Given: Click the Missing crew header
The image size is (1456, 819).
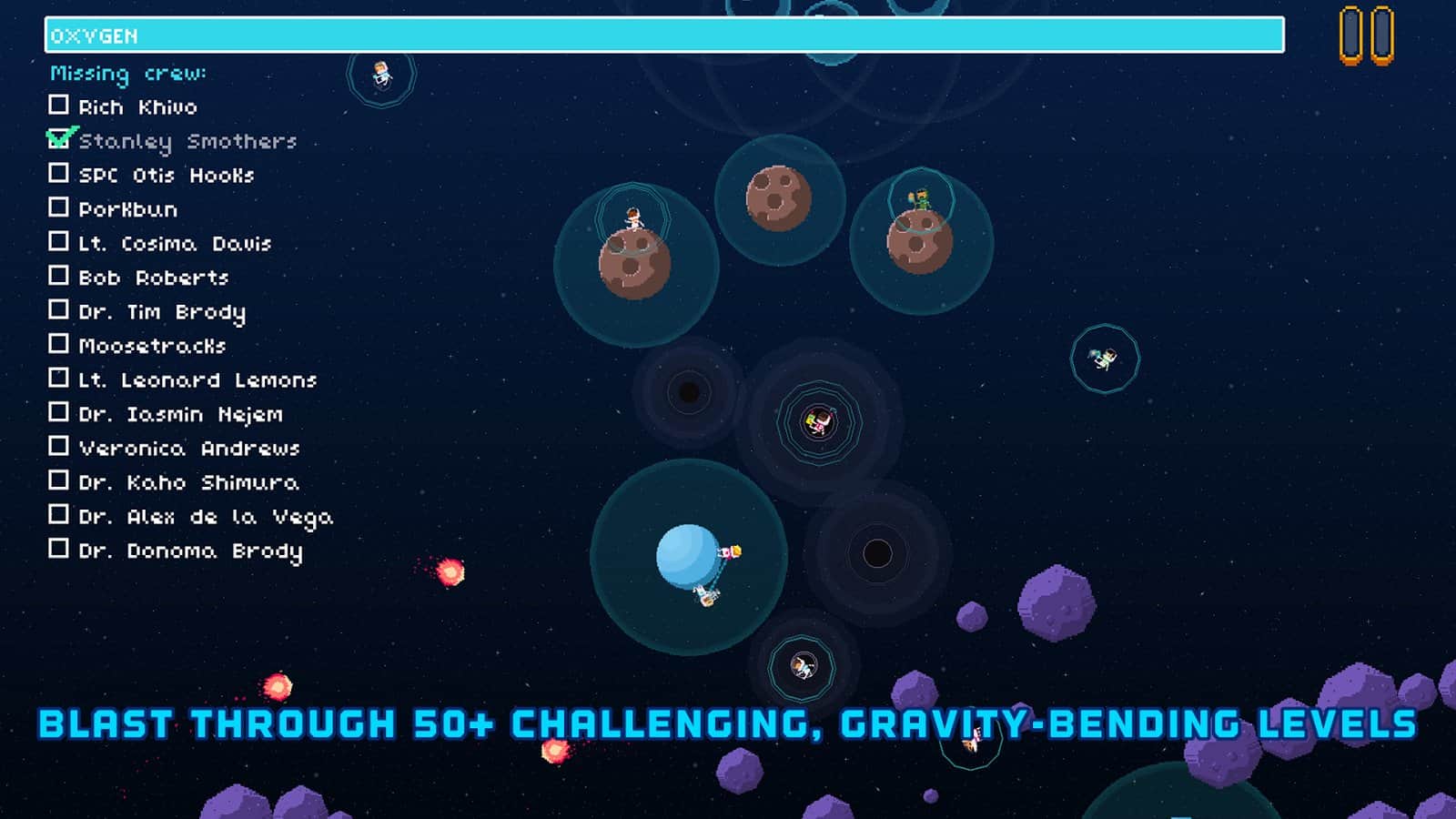Looking at the screenshot, I should tap(127, 74).
